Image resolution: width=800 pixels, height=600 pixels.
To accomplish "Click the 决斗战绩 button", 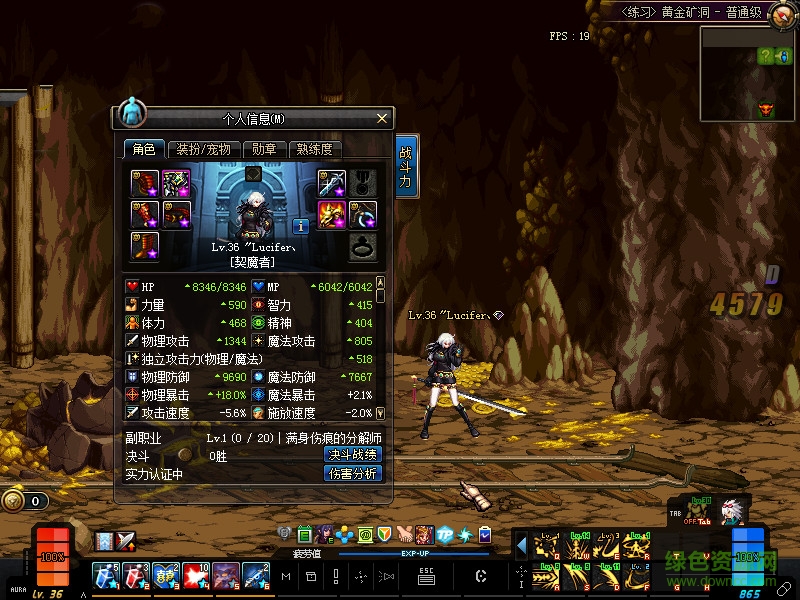I will pos(353,454).
